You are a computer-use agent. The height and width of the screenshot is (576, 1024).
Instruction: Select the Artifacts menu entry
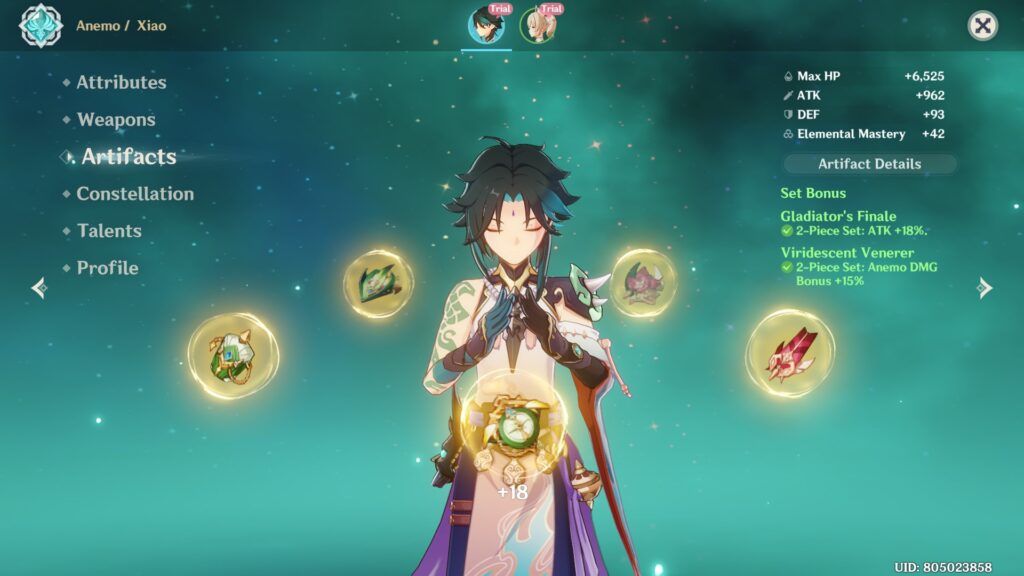[128, 156]
